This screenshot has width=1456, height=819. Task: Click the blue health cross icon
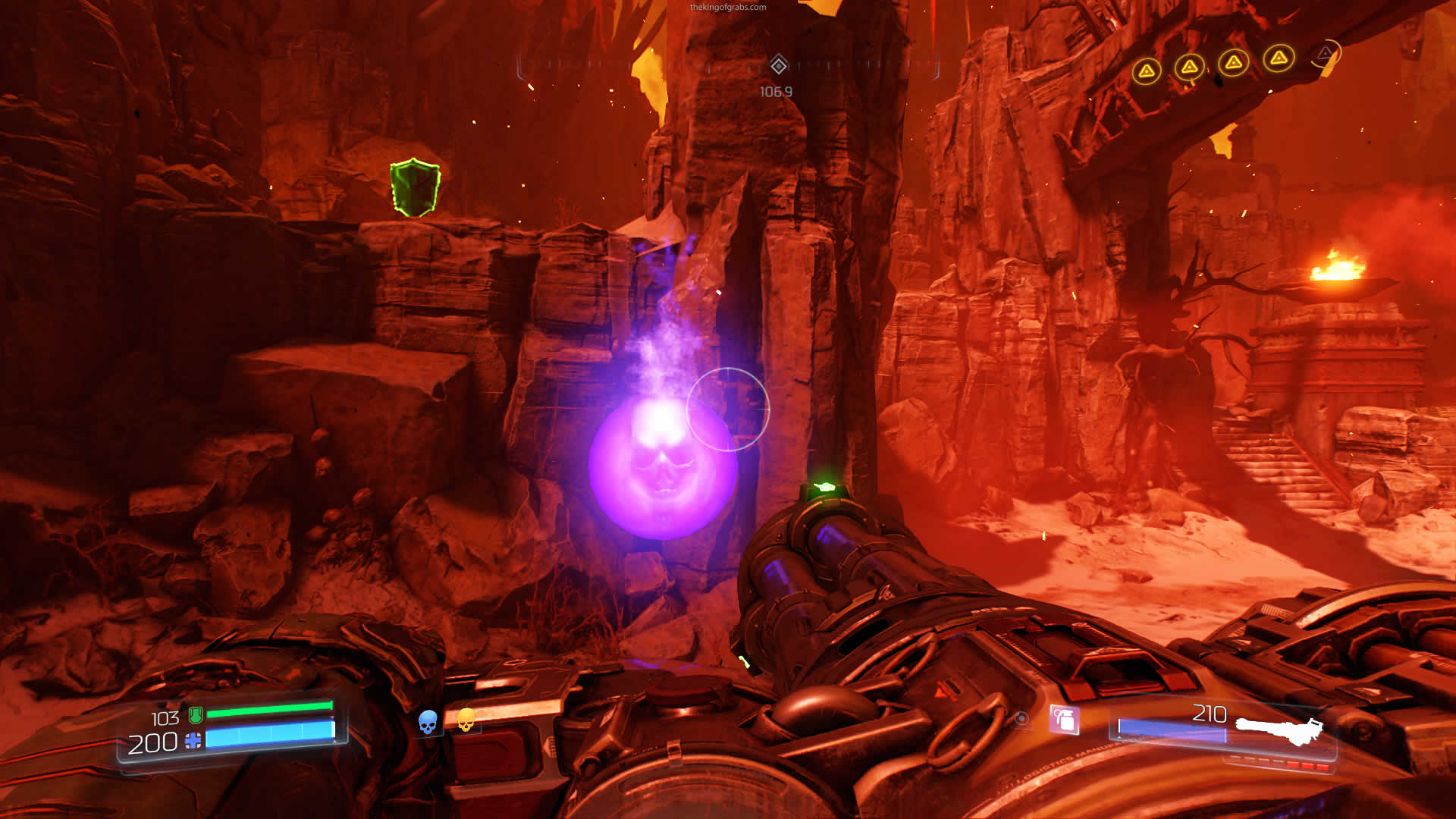pyautogui.click(x=193, y=741)
